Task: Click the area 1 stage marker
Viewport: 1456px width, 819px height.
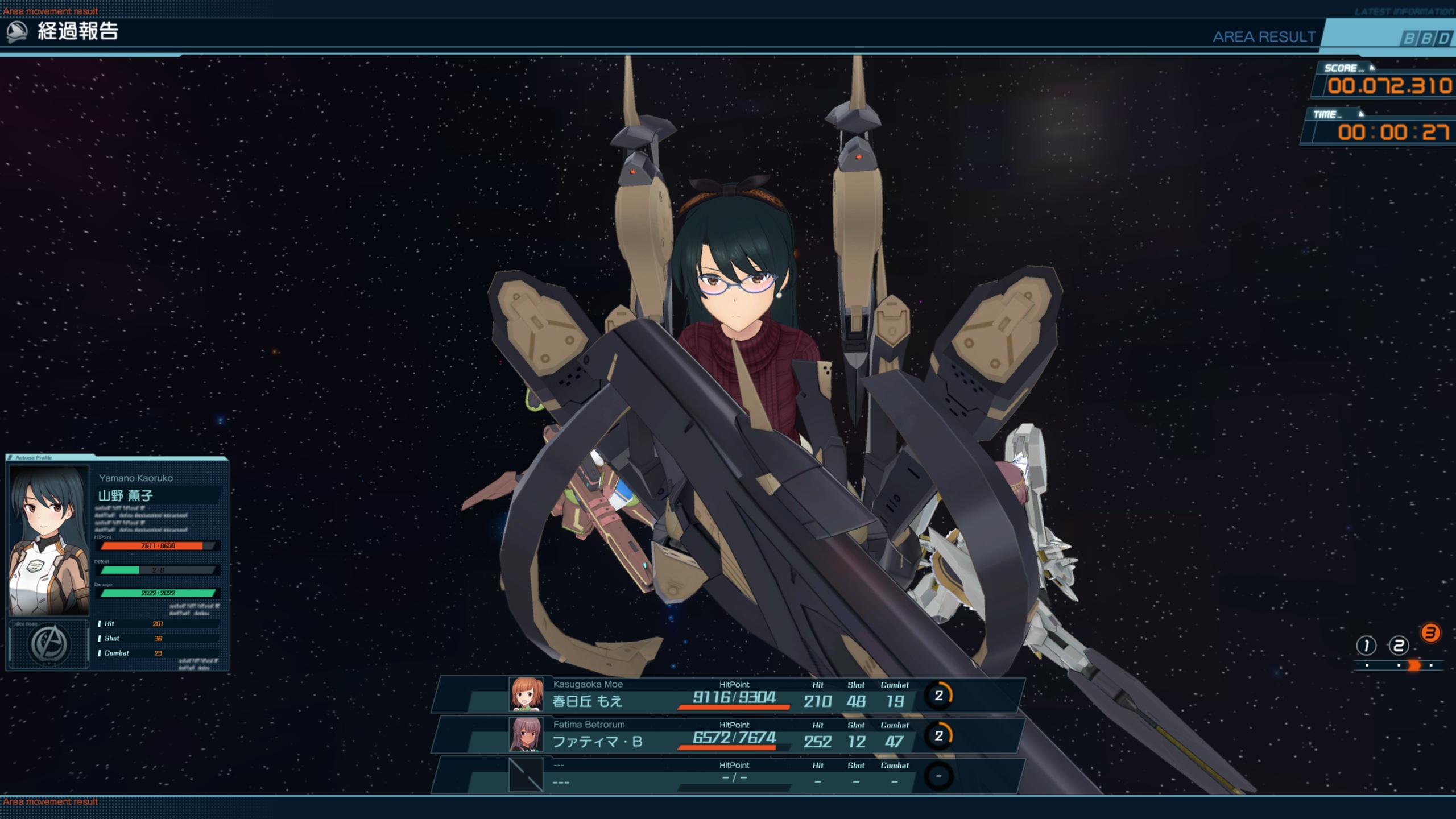Action: [1366, 646]
